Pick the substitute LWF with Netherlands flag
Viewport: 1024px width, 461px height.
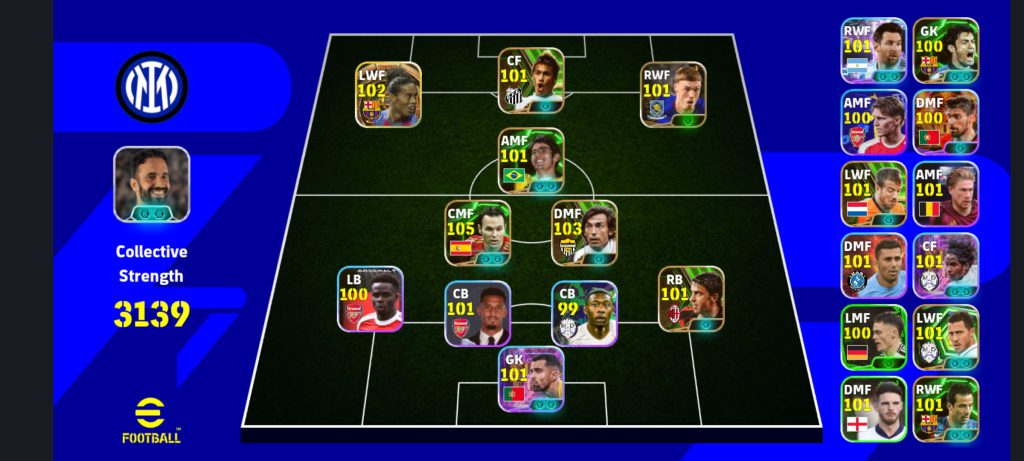click(x=873, y=194)
